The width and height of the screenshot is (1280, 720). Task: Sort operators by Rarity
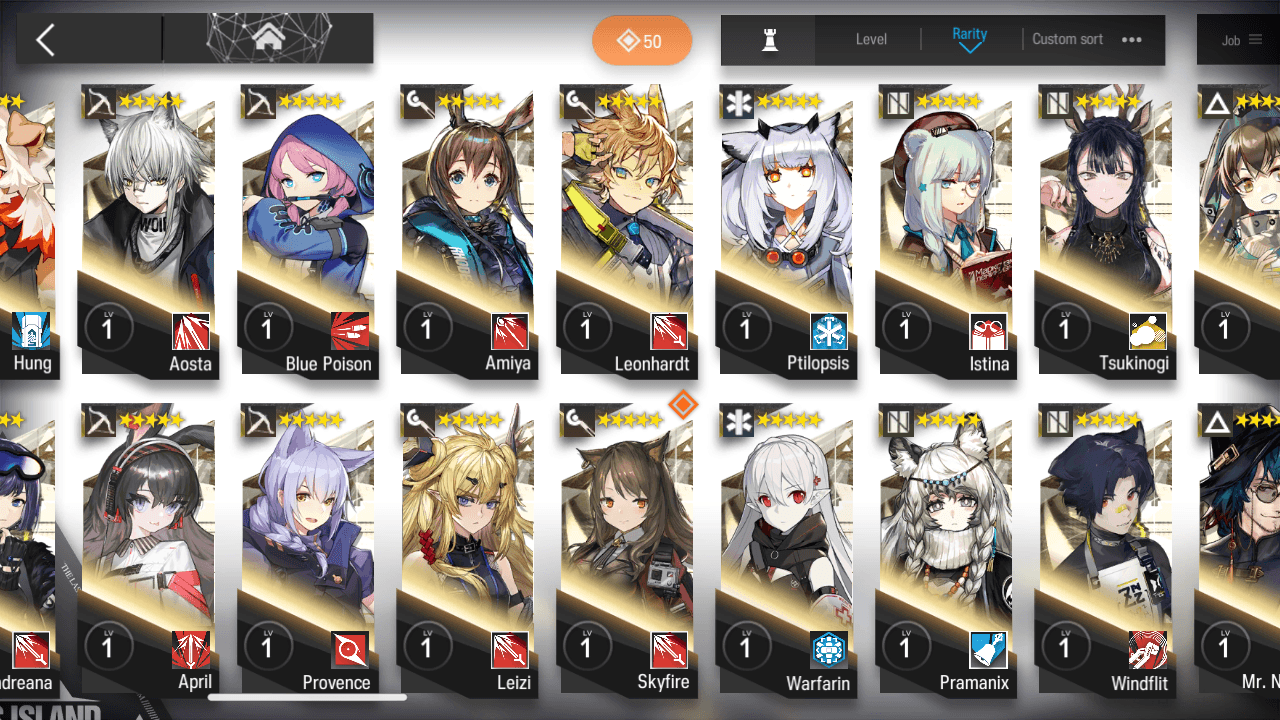(x=969, y=39)
